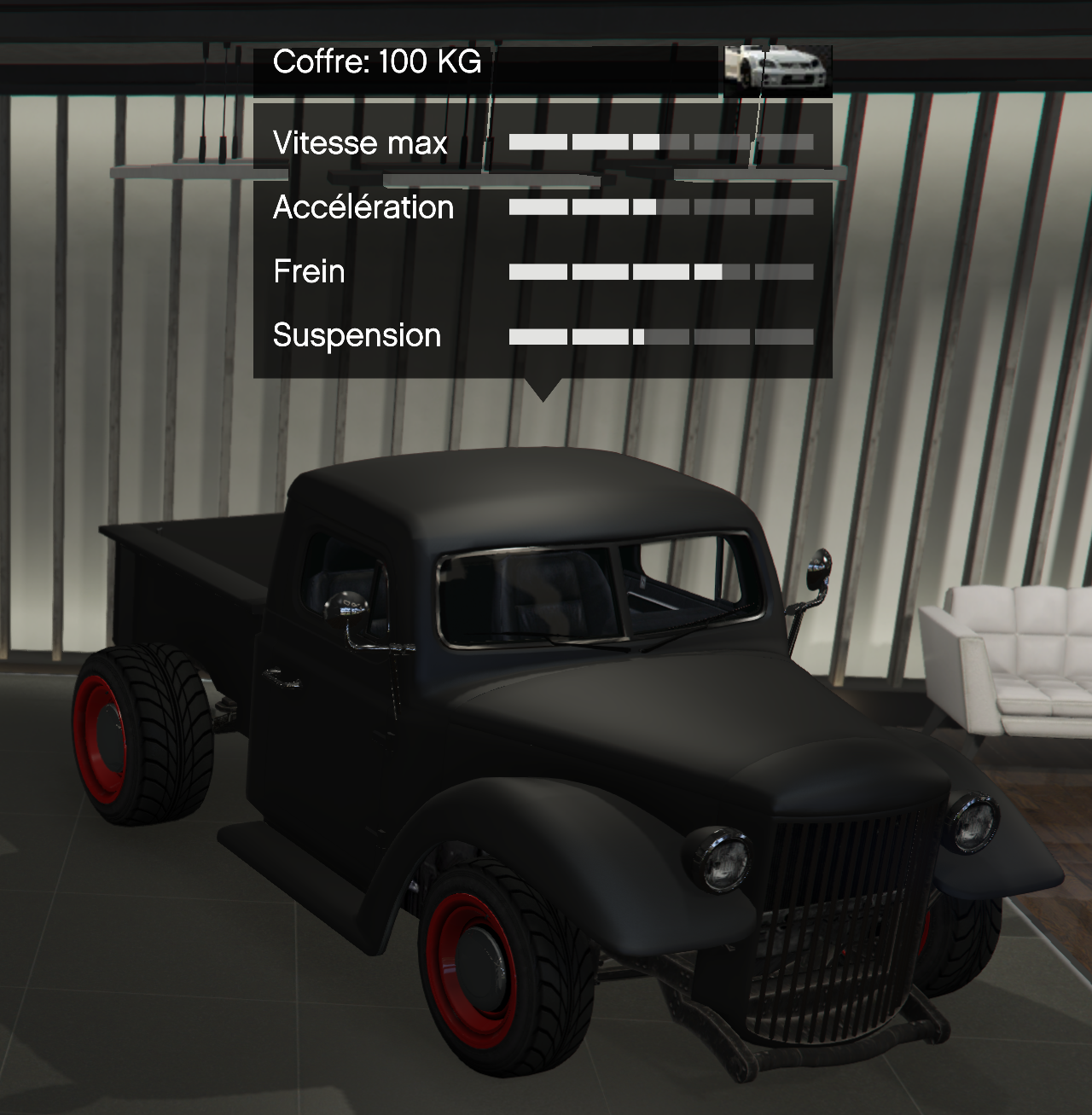Collapse the Frein stat row

point(307,271)
